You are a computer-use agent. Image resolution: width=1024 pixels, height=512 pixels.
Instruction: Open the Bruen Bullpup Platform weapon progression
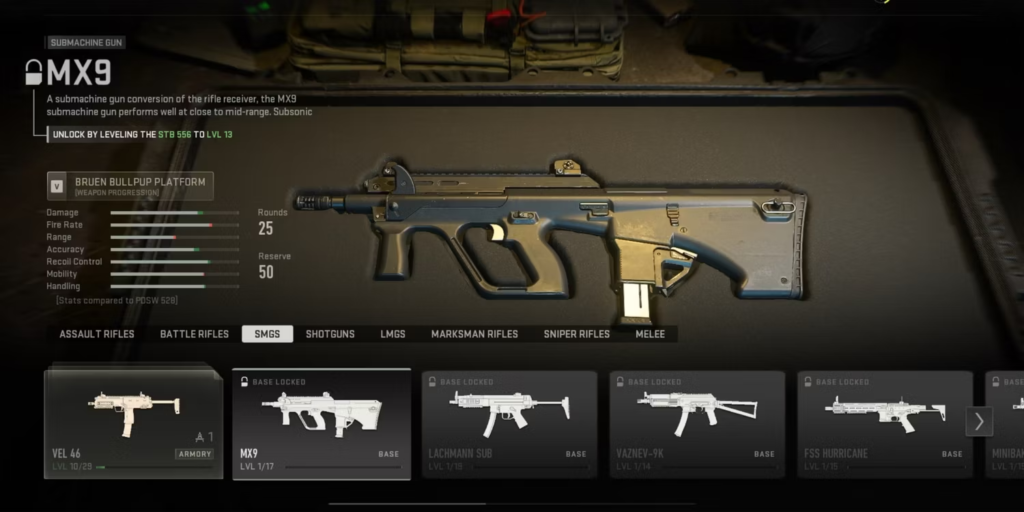click(131, 186)
